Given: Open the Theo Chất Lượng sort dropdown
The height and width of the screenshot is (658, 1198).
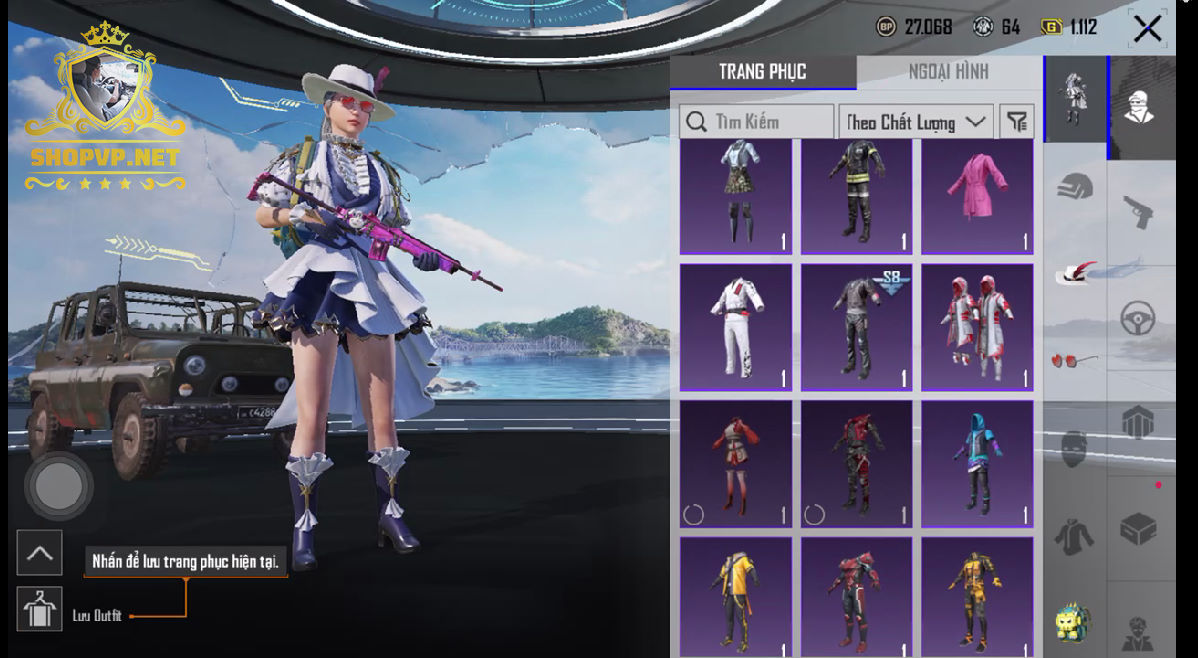Looking at the screenshot, I should 915,122.
